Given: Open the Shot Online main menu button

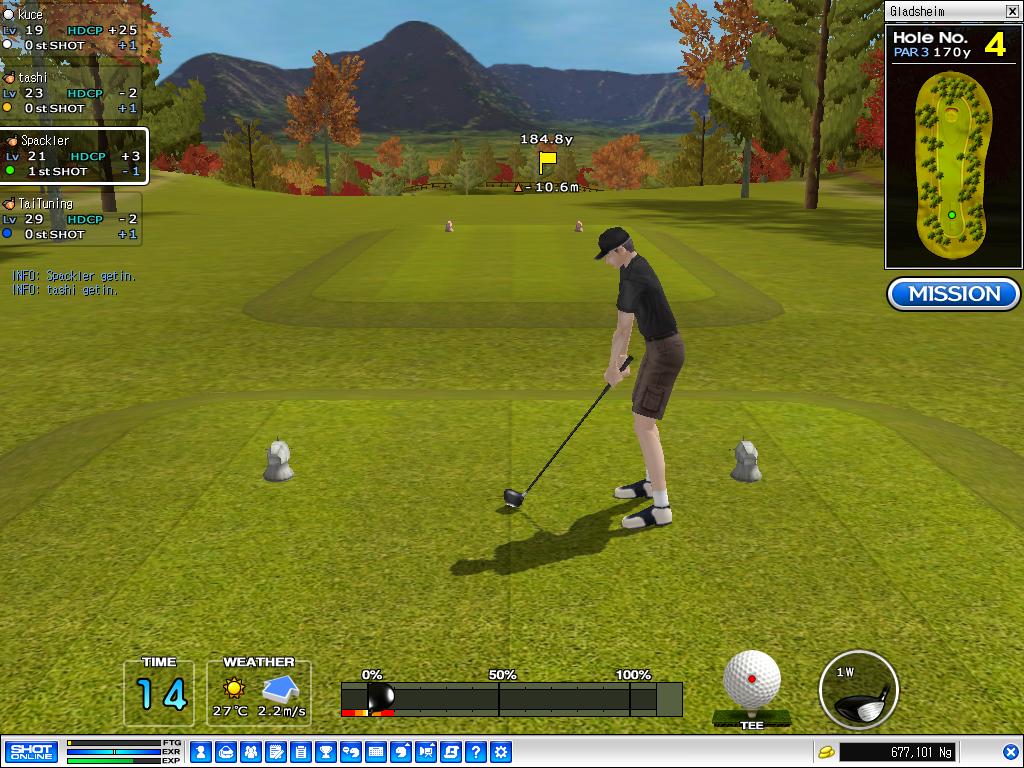Looking at the screenshot, I should coord(31,752).
